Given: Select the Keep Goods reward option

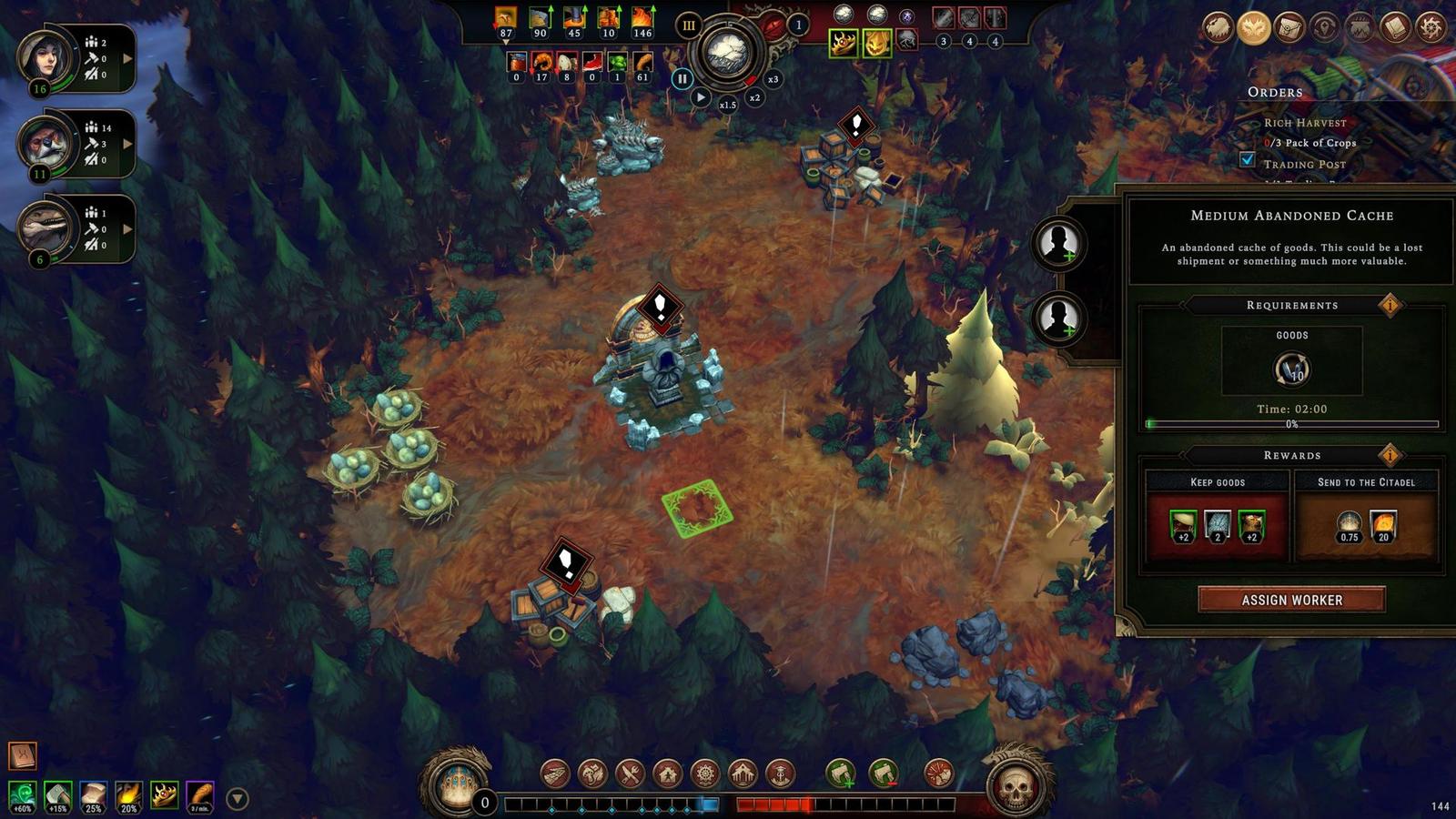Looking at the screenshot, I should (1217, 518).
